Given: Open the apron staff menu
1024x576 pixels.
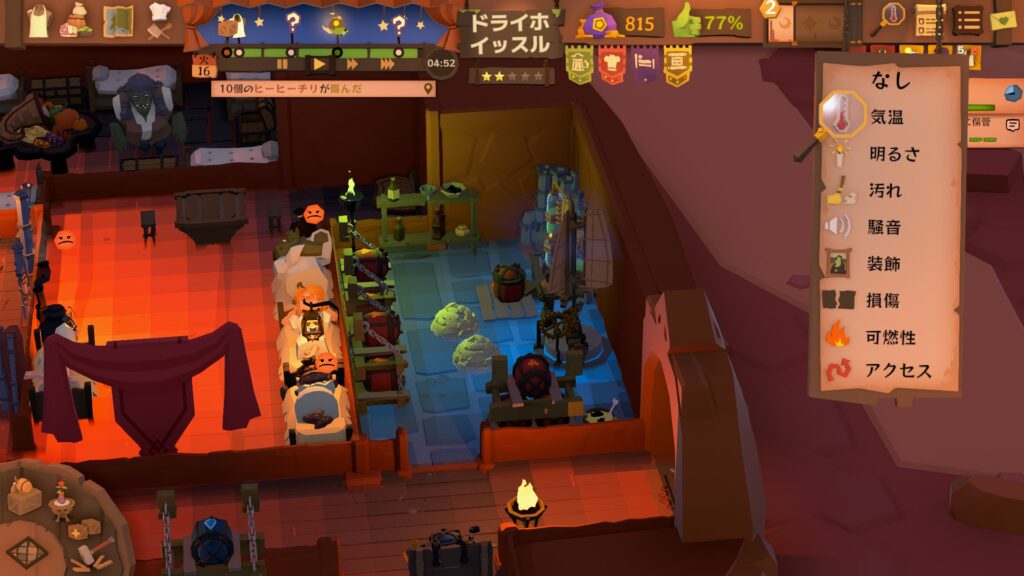Looking at the screenshot, I should (x=38, y=20).
